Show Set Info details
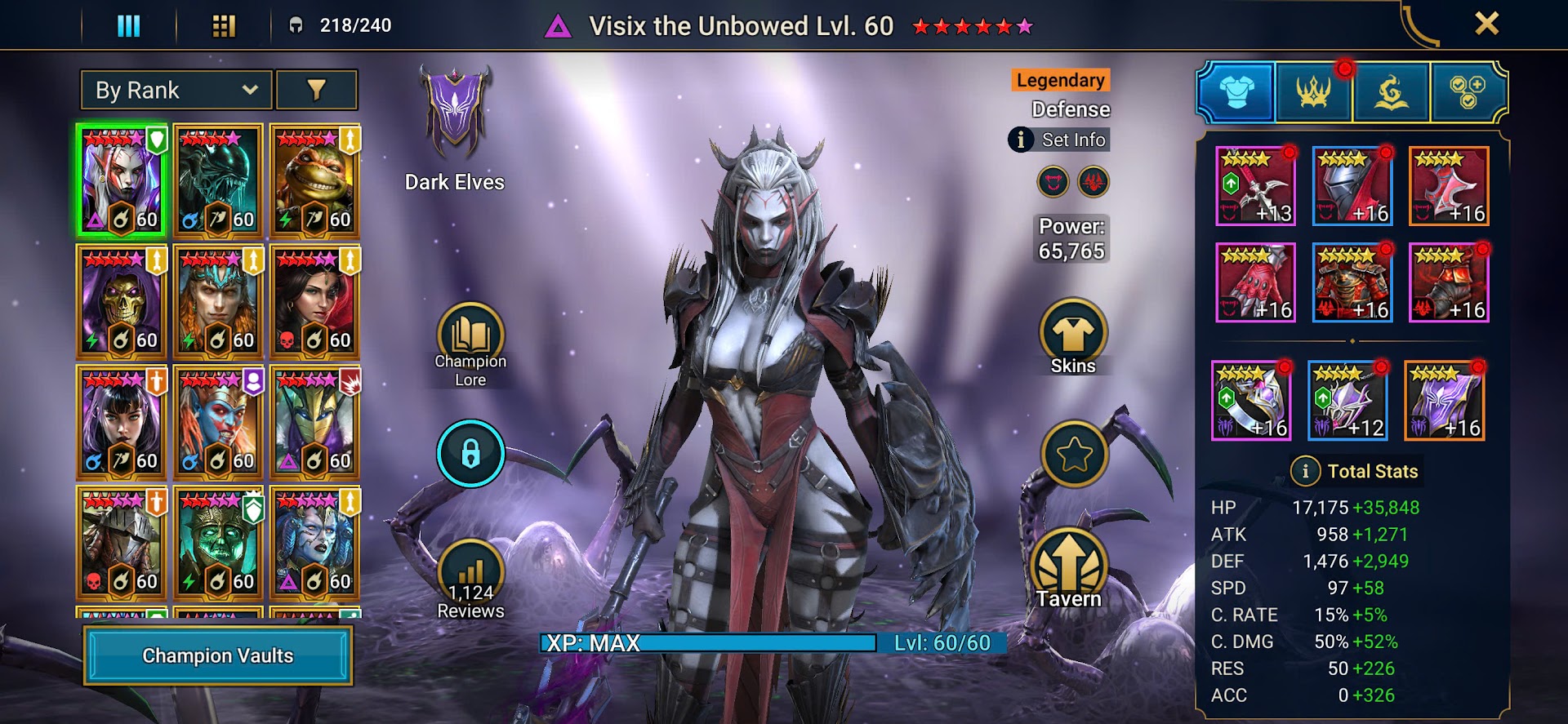The width and height of the screenshot is (1568, 724). [x=1059, y=140]
